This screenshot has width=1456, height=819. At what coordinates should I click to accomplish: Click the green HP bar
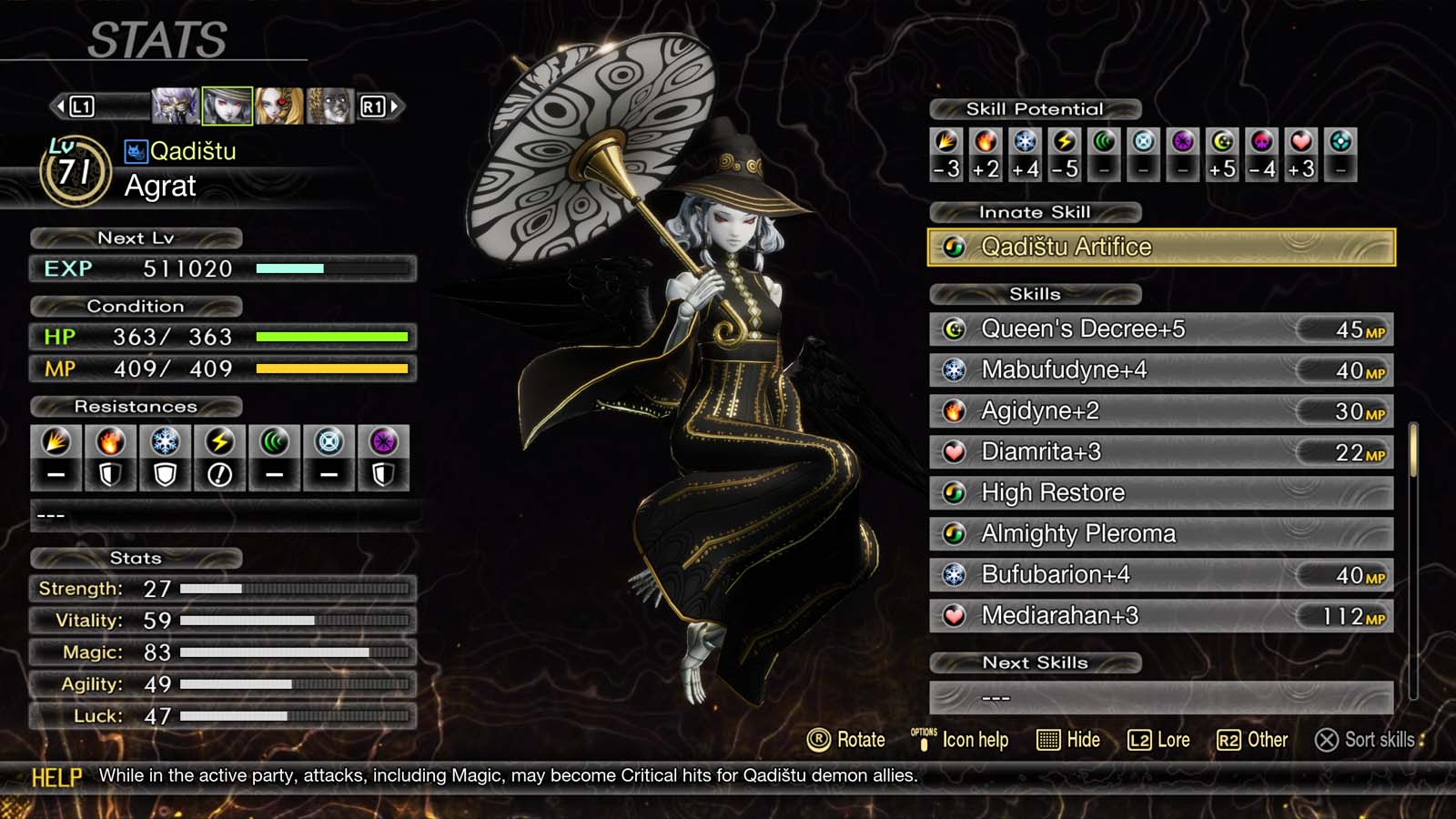click(333, 337)
